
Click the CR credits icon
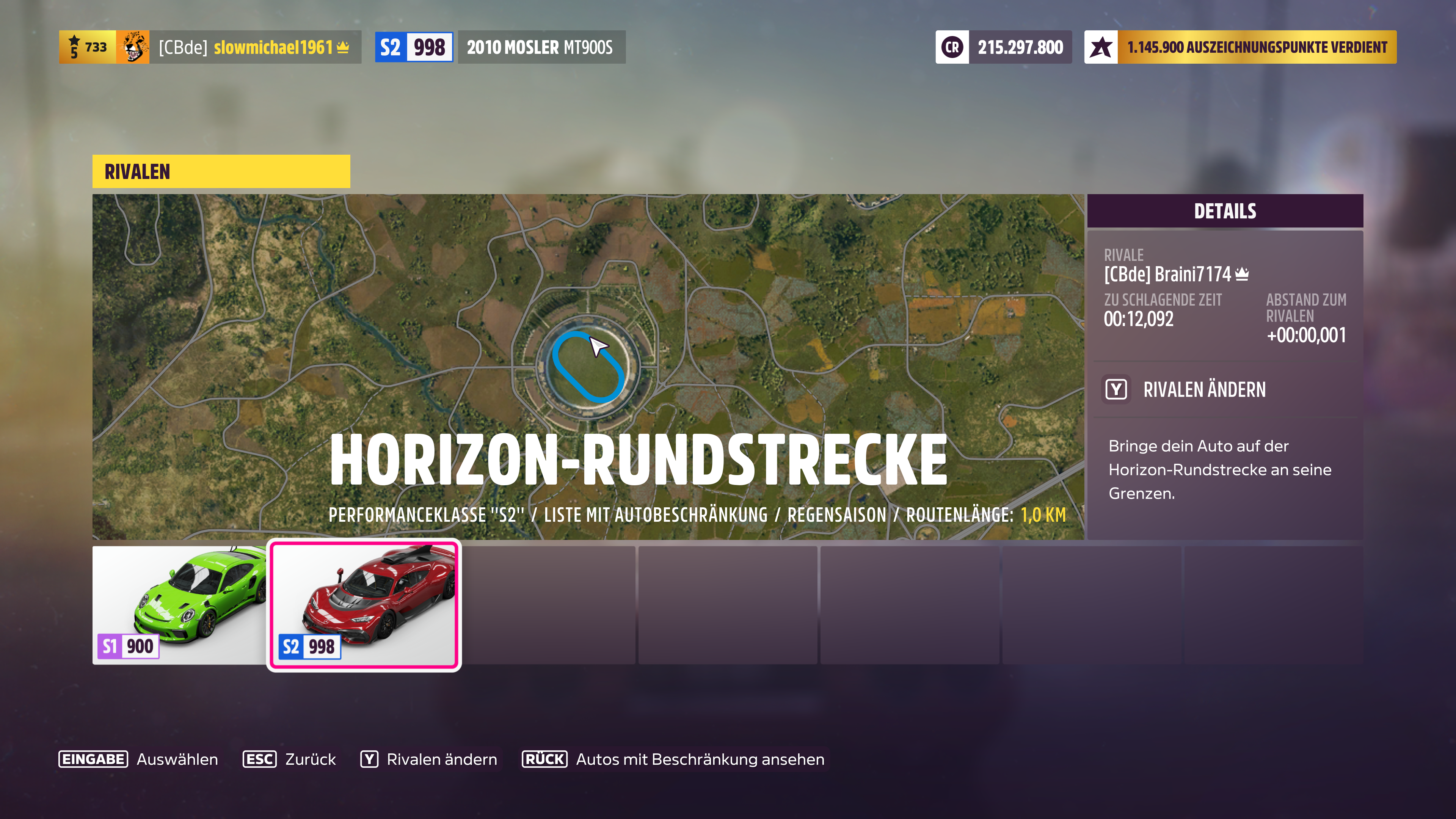tap(953, 47)
